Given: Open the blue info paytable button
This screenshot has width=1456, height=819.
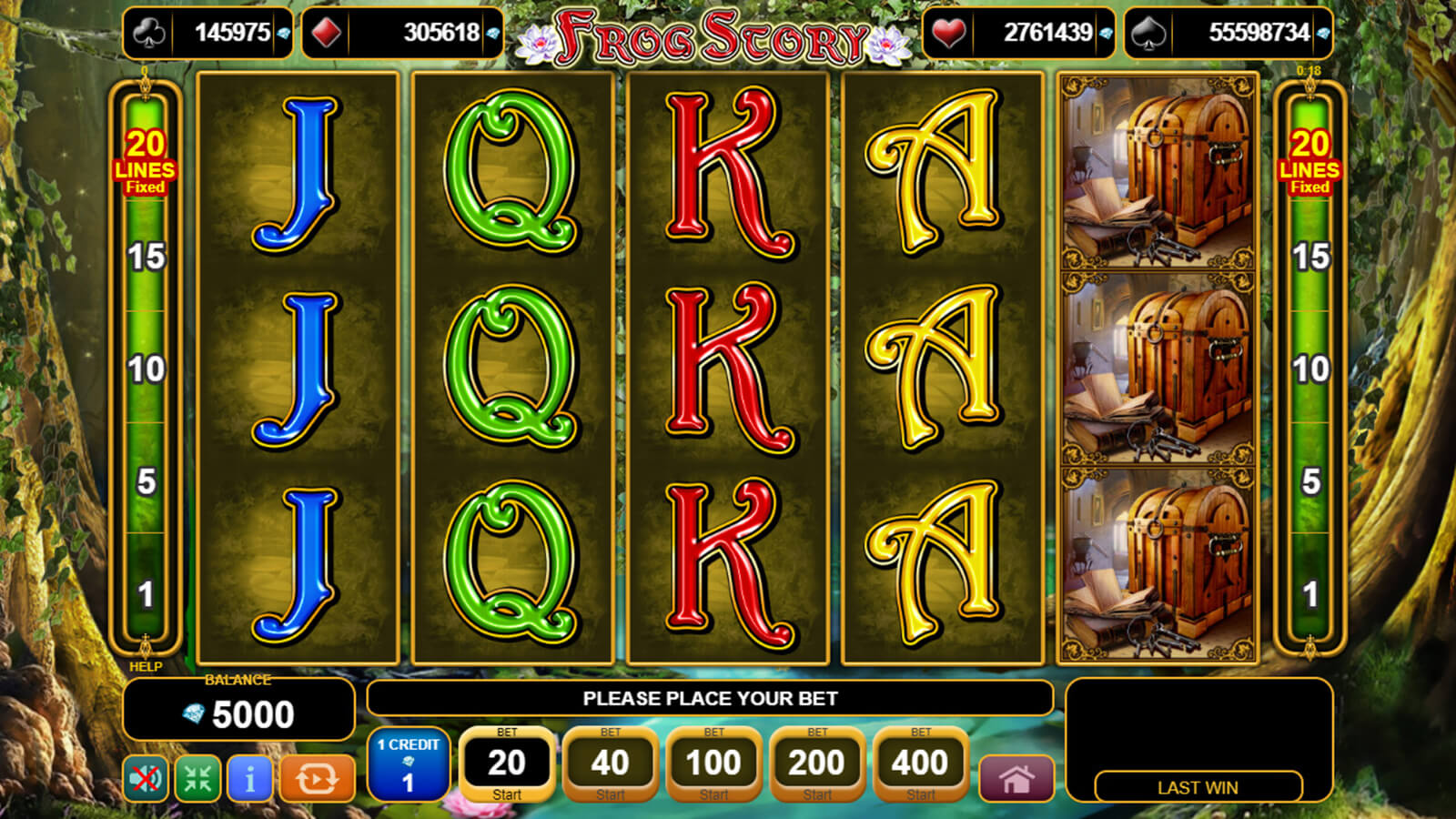Looking at the screenshot, I should (x=249, y=779).
